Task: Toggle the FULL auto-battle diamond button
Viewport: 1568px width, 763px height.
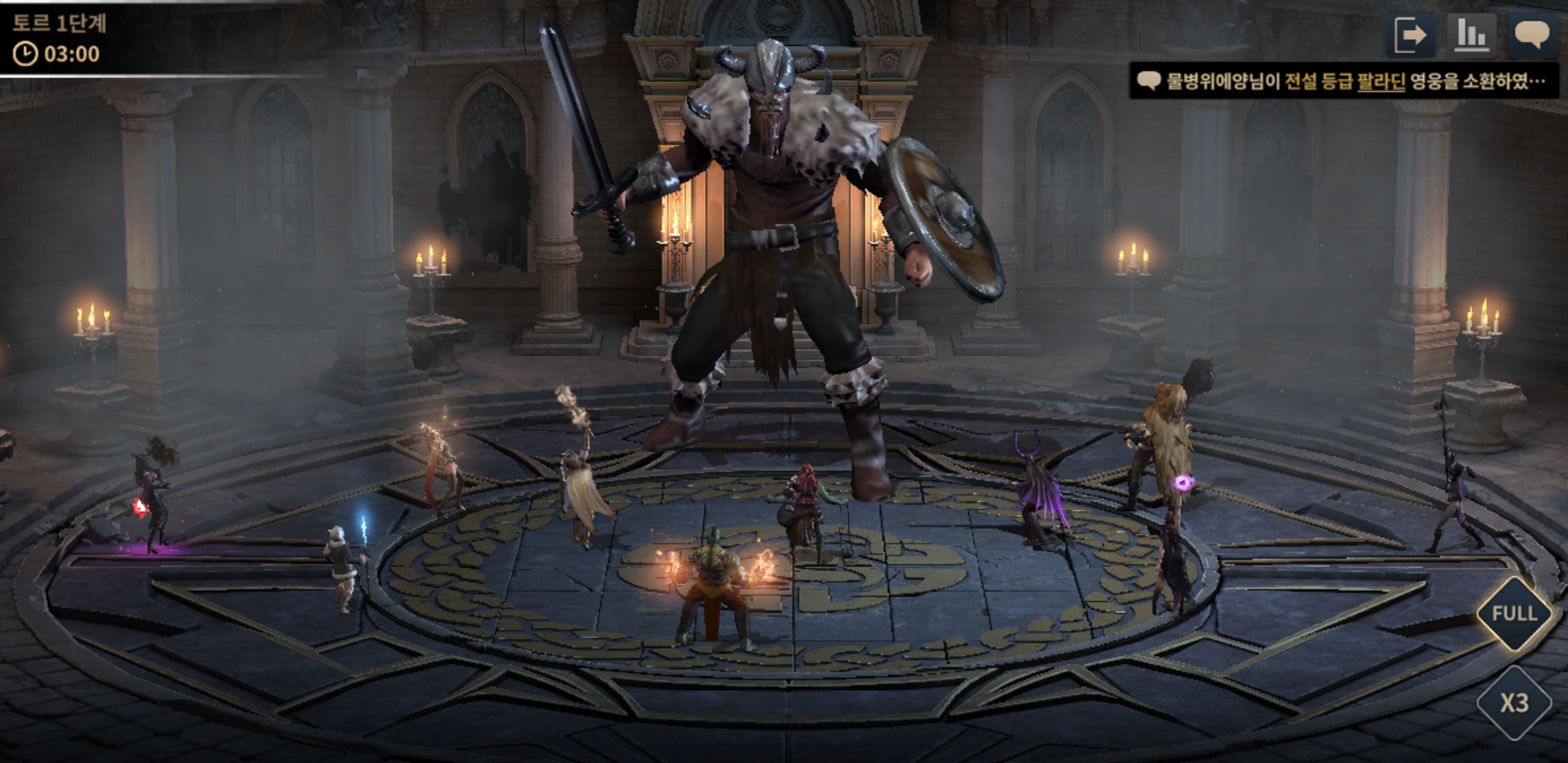Action: point(1514,613)
